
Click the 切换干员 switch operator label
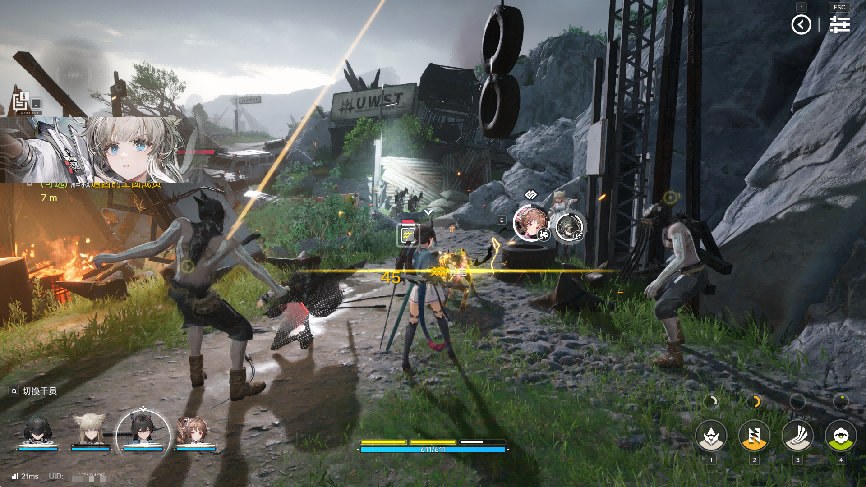pyautogui.click(x=38, y=391)
